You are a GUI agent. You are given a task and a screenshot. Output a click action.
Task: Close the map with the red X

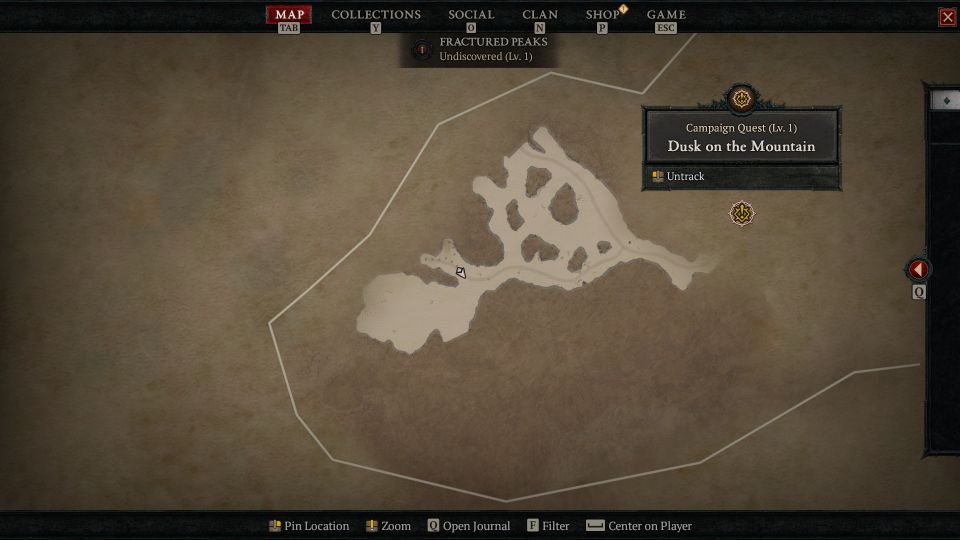pyautogui.click(x=947, y=17)
